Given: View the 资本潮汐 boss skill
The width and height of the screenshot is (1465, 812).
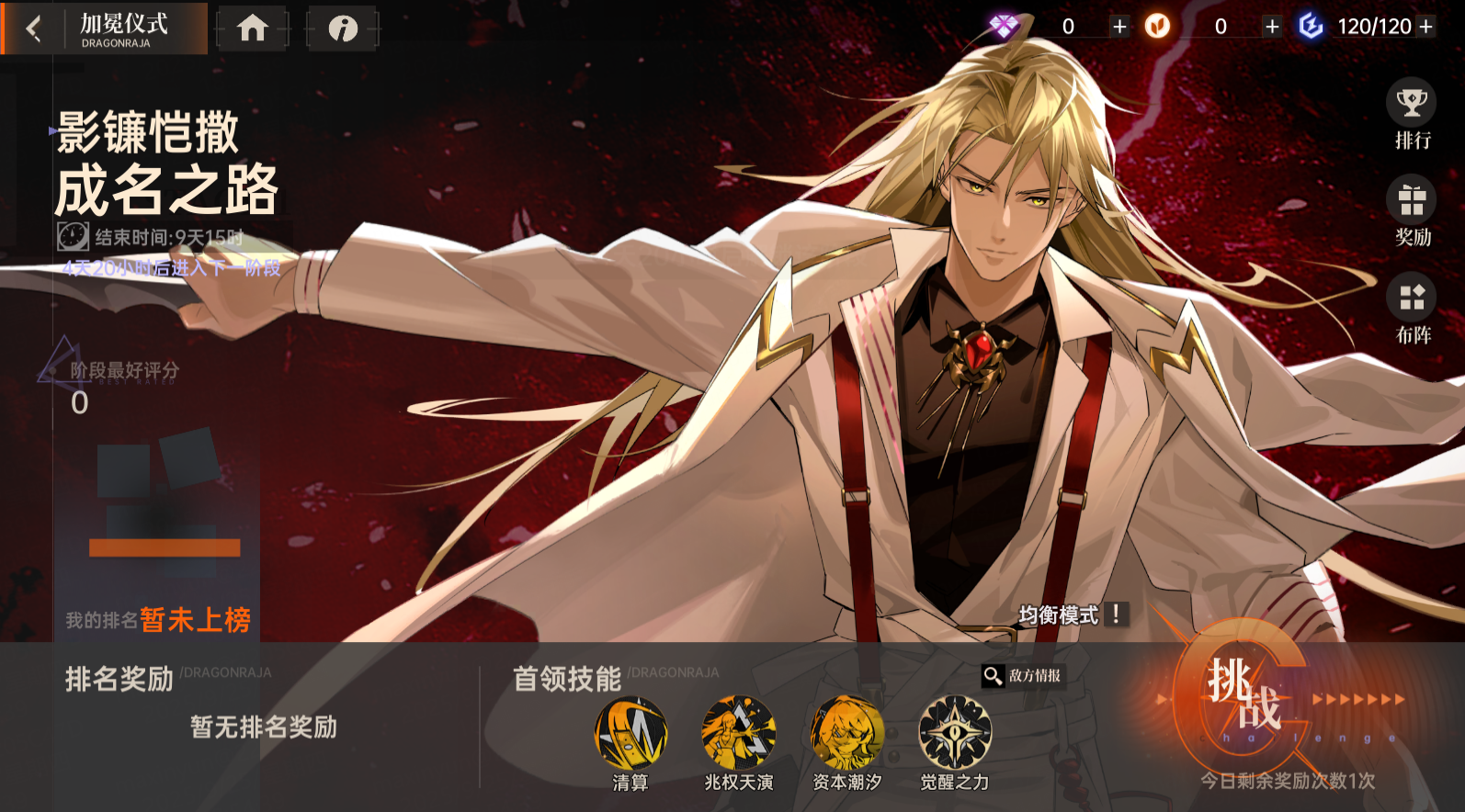Looking at the screenshot, I should 847,732.
